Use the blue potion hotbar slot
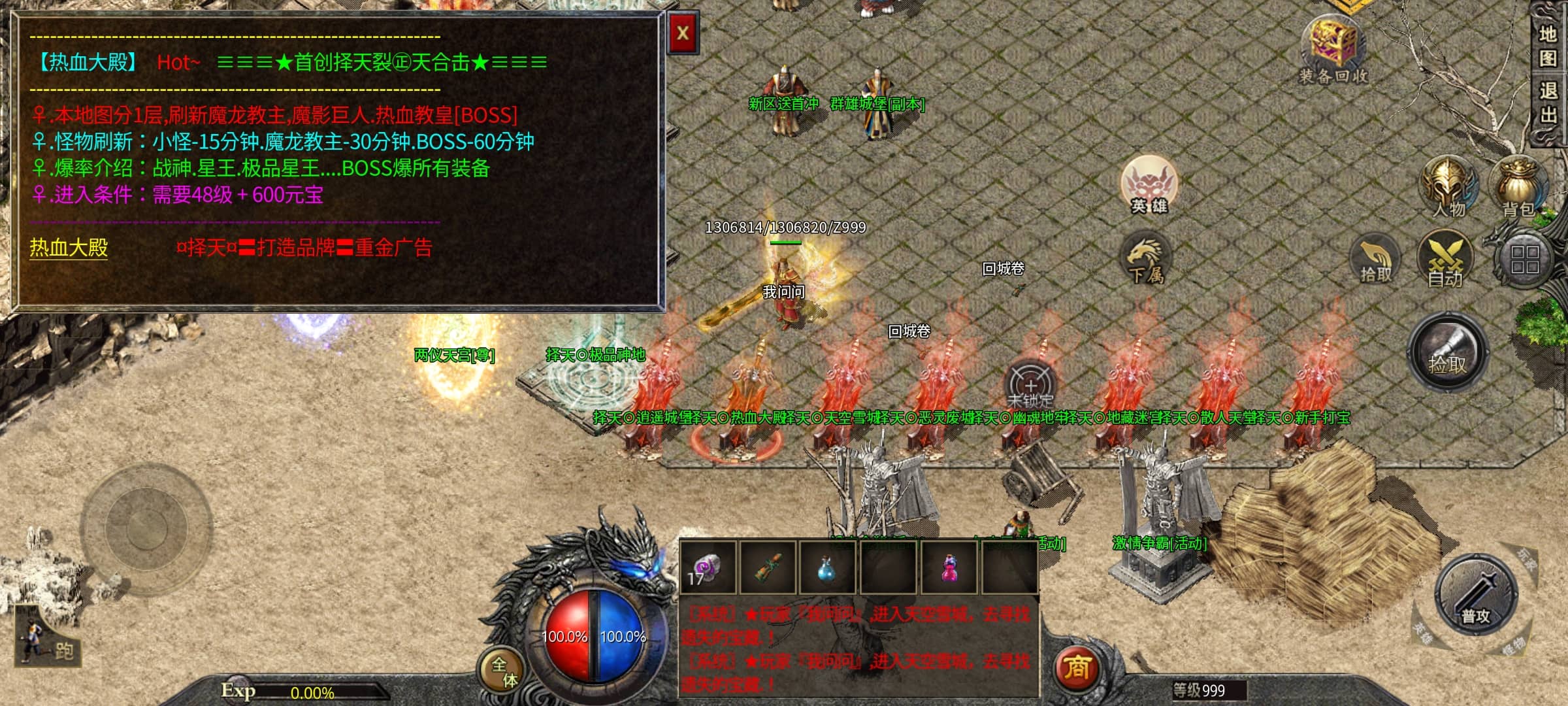Image resolution: width=1568 pixels, height=706 pixels. 826,567
